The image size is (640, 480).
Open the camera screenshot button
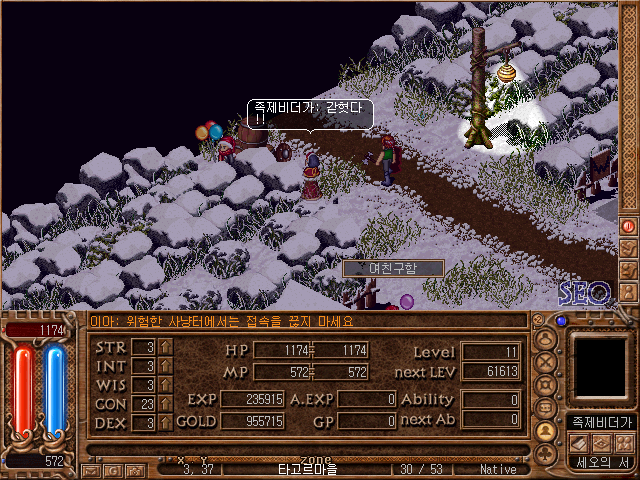coord(133,468)
